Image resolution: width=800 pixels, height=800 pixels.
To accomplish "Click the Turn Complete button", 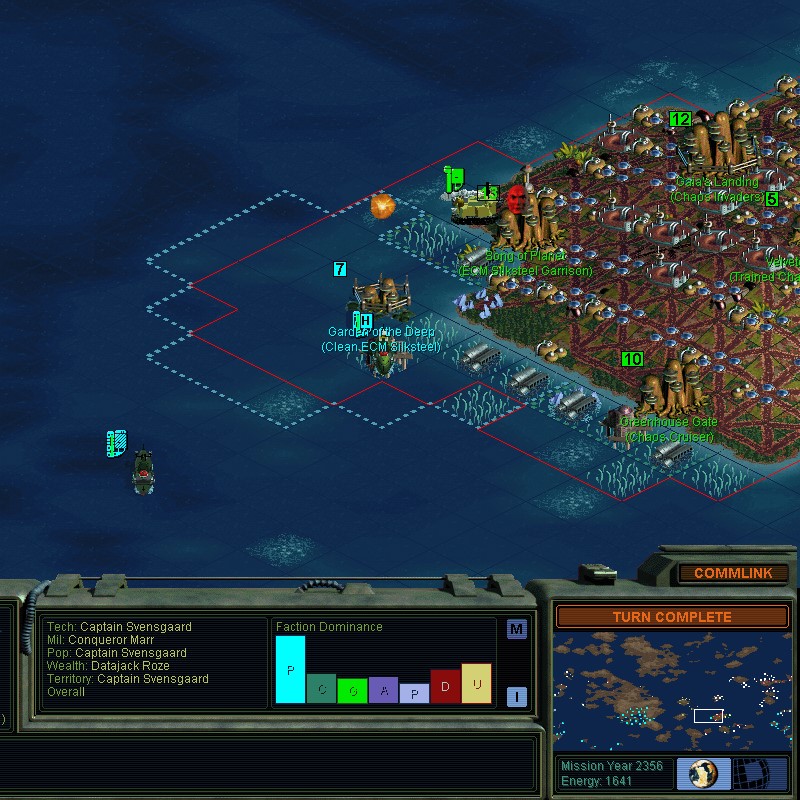I will point(672,617).
